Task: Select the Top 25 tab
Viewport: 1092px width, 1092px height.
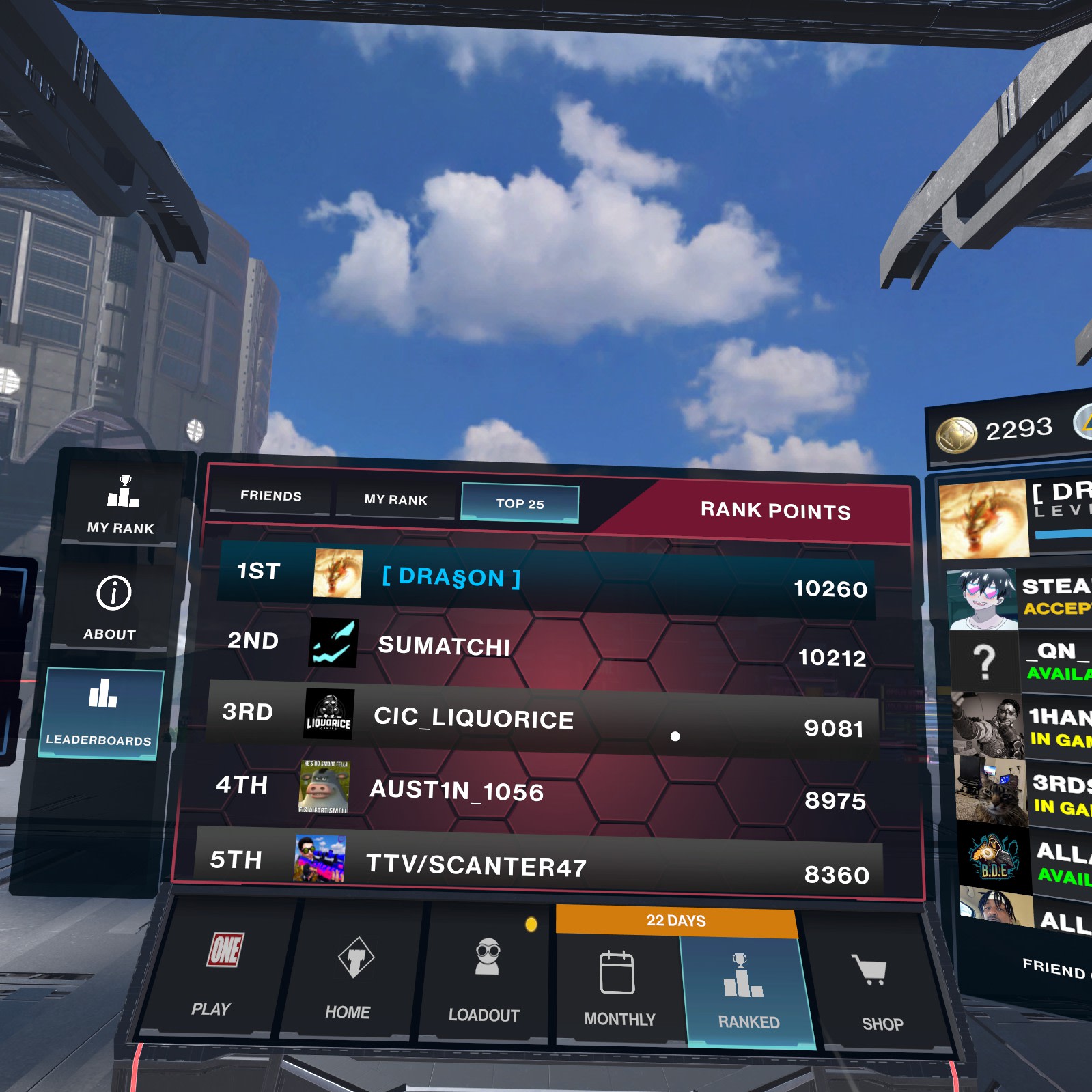Action: pos(520,503)
